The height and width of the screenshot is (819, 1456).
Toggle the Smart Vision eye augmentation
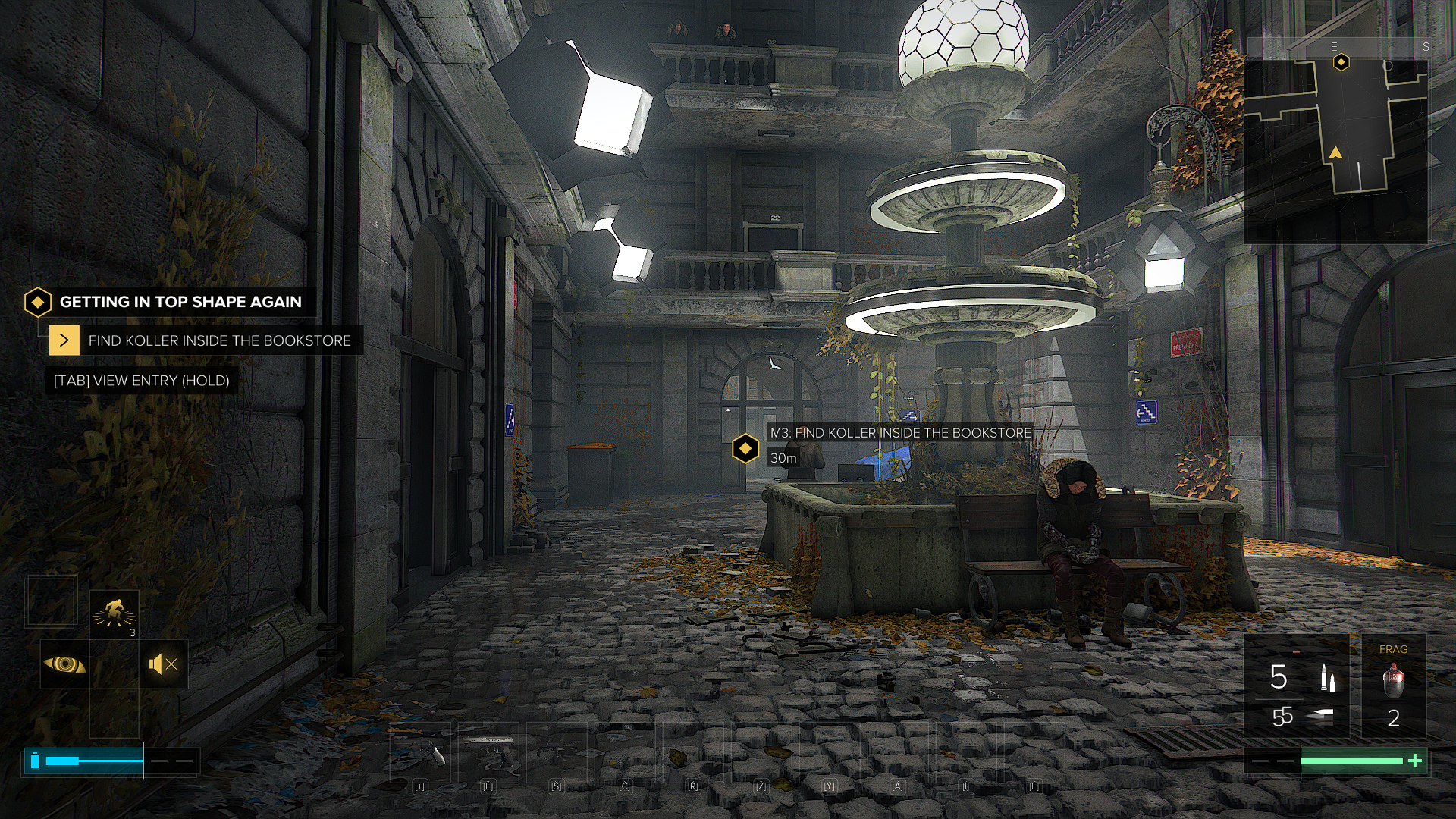tap(64, 664)
